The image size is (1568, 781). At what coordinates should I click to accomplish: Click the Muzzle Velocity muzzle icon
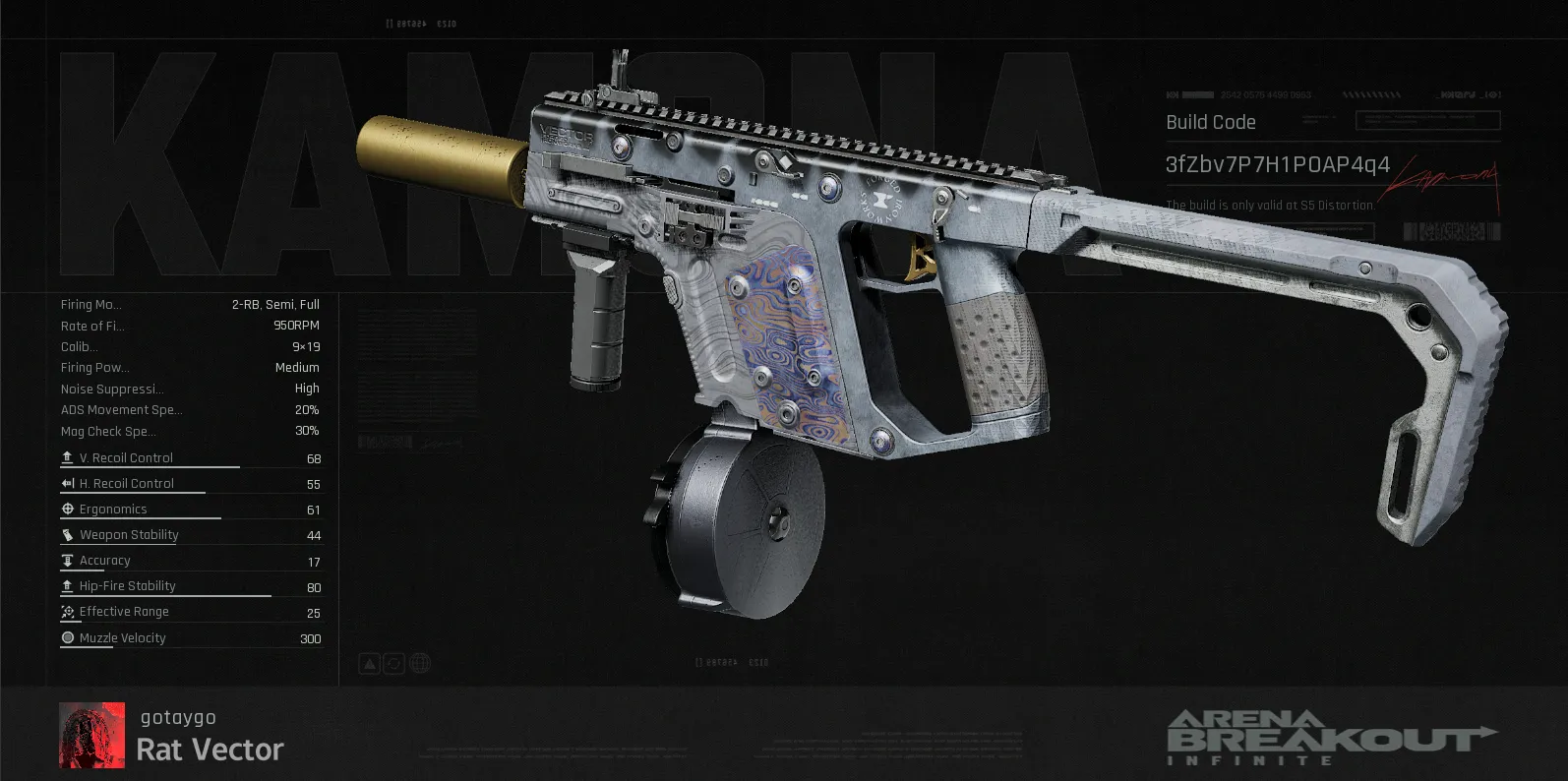pyautogui.click(x=67, y=637)
